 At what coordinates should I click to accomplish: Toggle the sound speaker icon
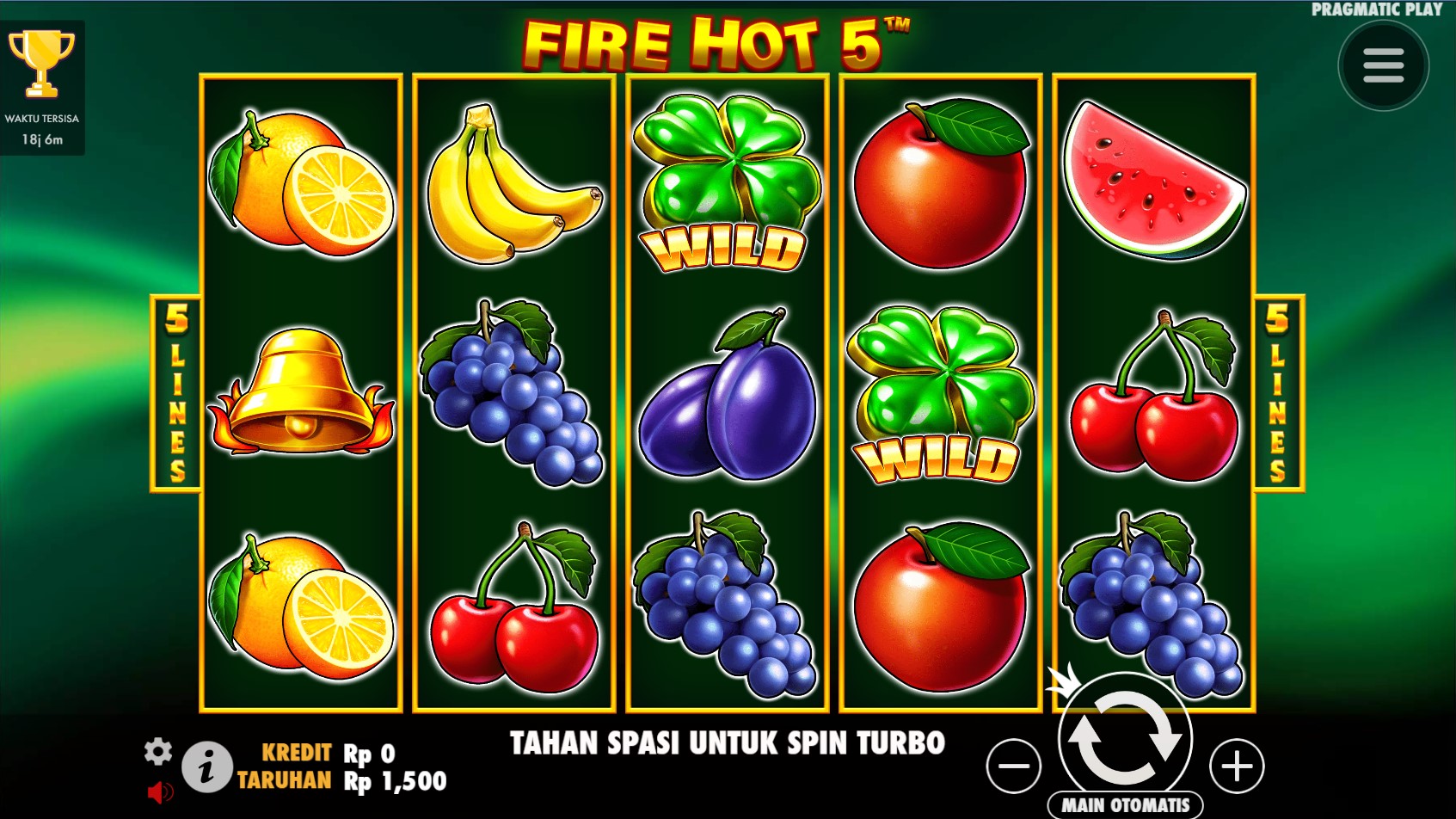point(160,791)
